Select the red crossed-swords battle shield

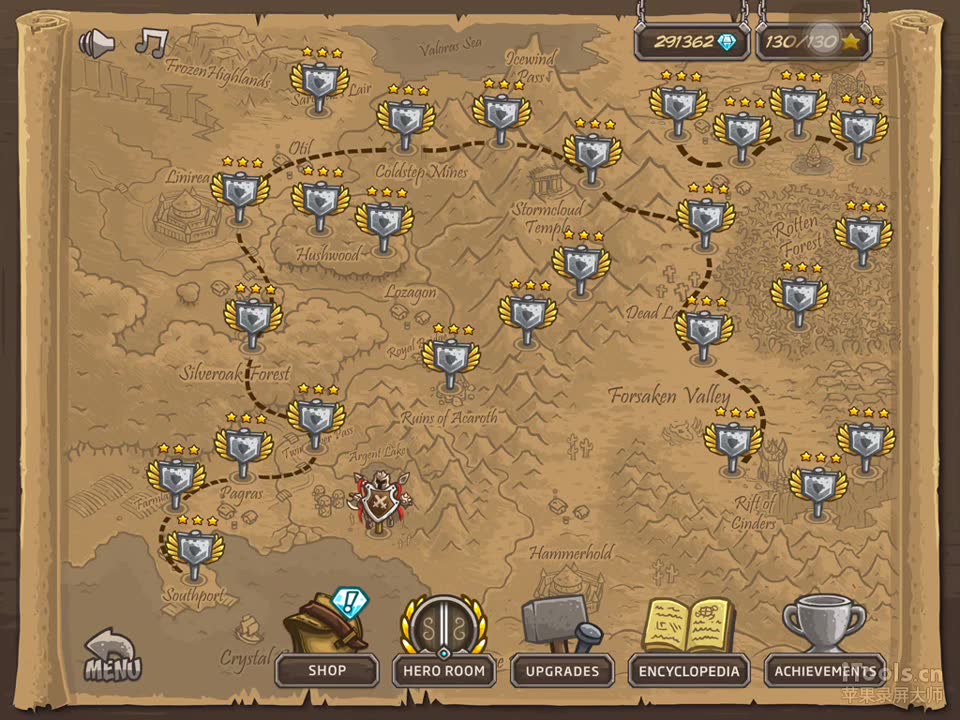coord(379,500)
